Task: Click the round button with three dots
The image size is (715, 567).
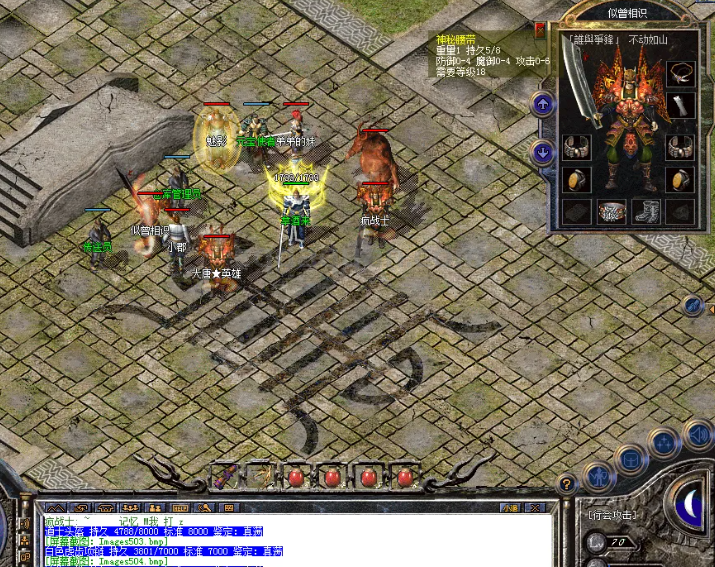Action: tap(663, 443)
